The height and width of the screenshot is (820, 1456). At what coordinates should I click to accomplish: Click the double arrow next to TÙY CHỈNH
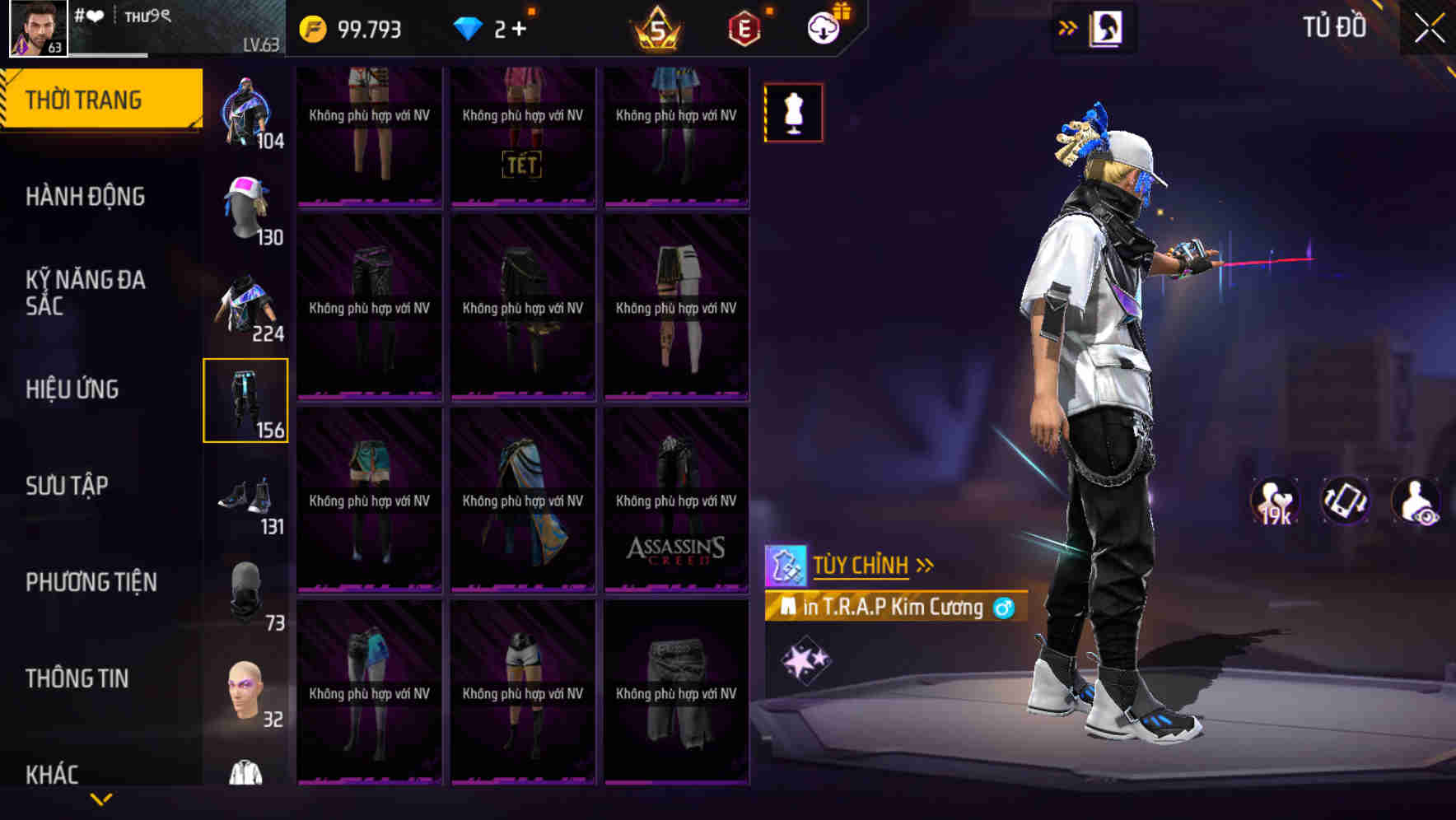(x=925, y=565)
